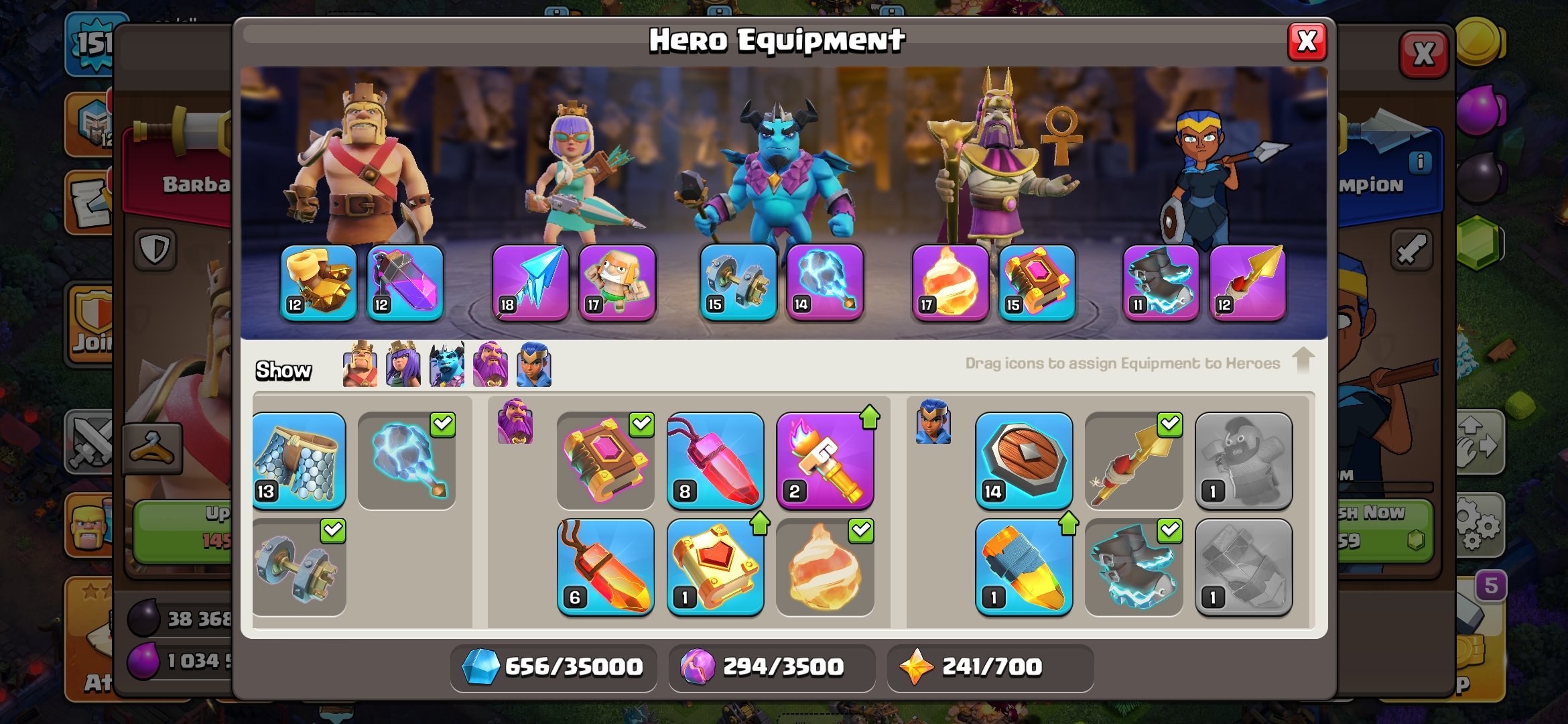This screenshot has width=1568, height=724.
Task: Select the Spiky Ball on Barbarian King
Action: pyautogui.click(x=405, y=284)
